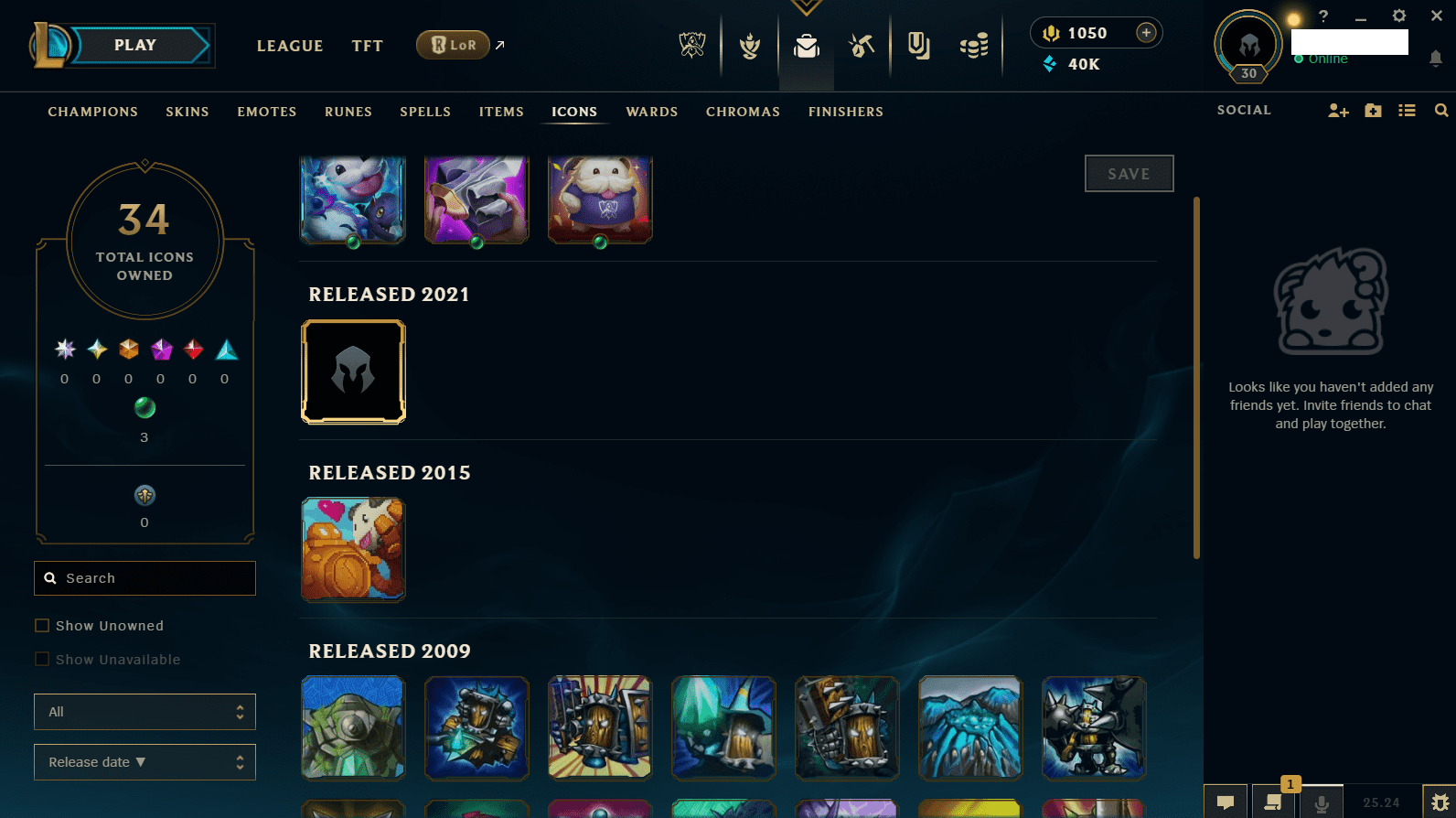
Task: Enable the Show Unowned checkbox
Action: pyautogui.click(x=42, y=625)
